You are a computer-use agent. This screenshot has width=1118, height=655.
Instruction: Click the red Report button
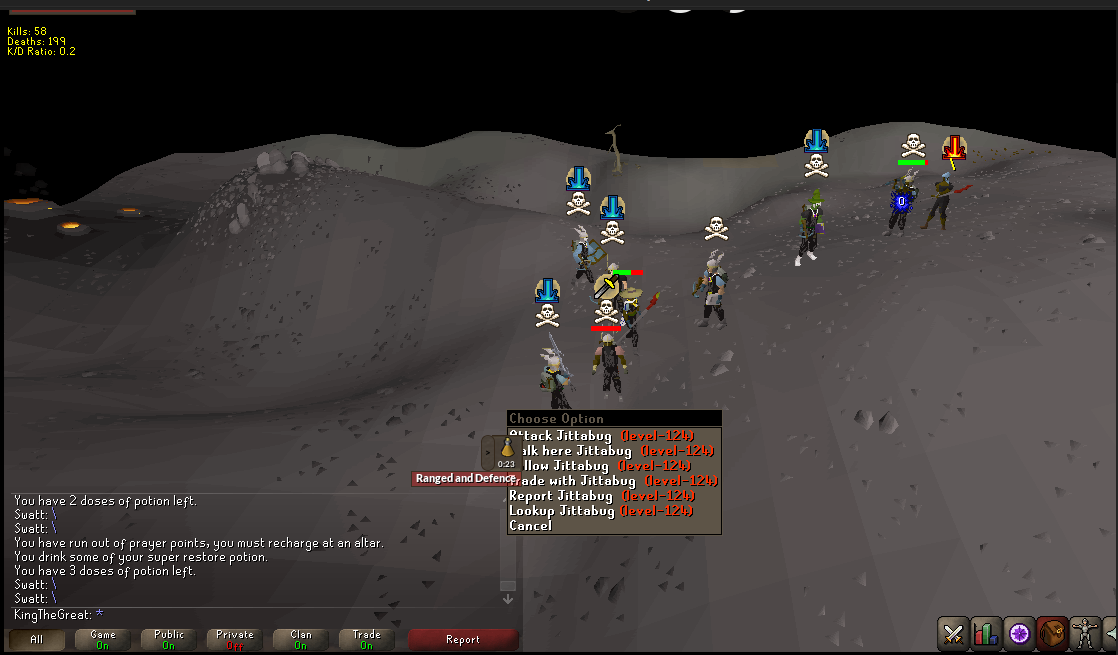[x=463, y=640]
